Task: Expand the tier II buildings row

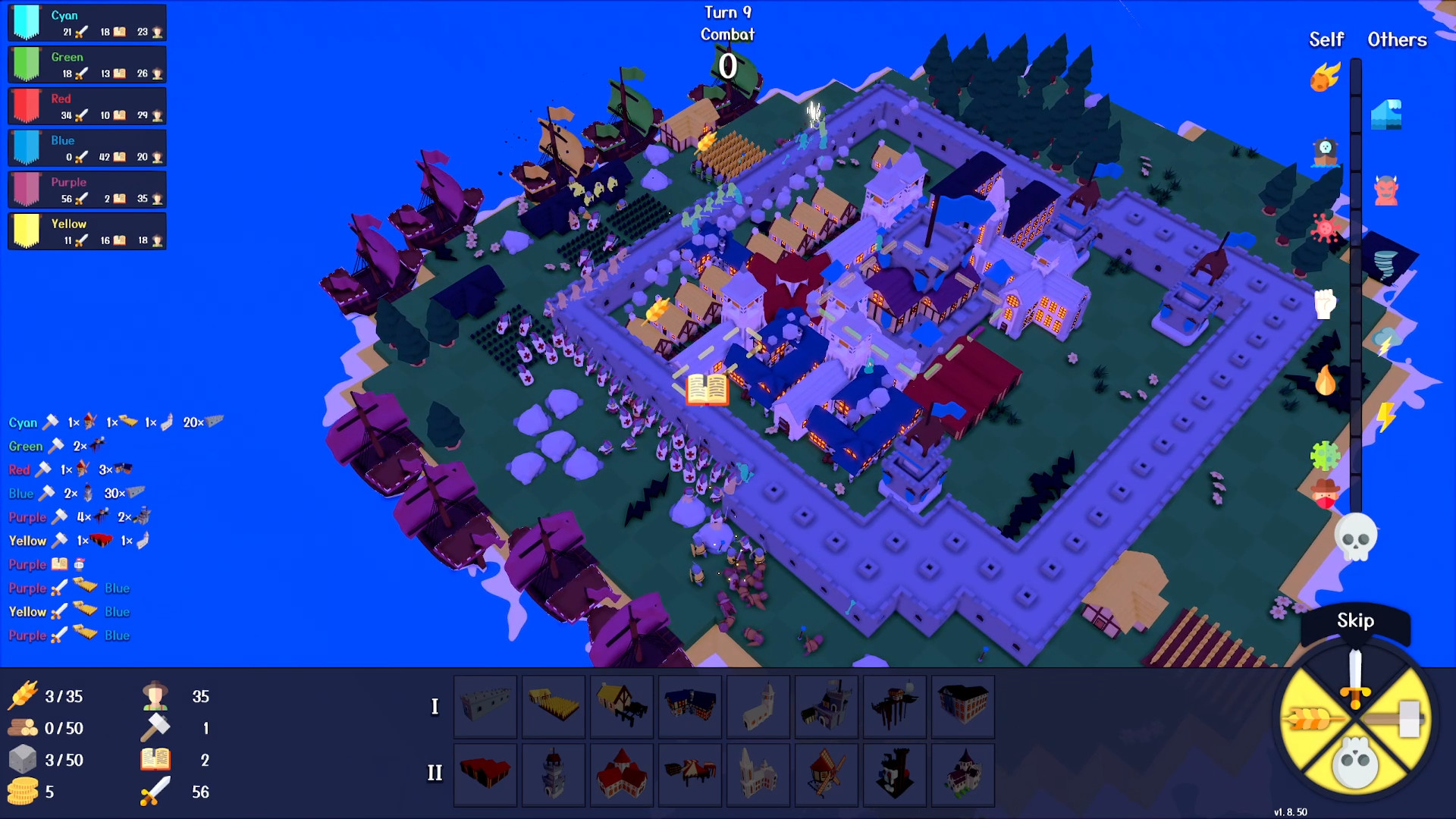Action: [x=435, y=774]
